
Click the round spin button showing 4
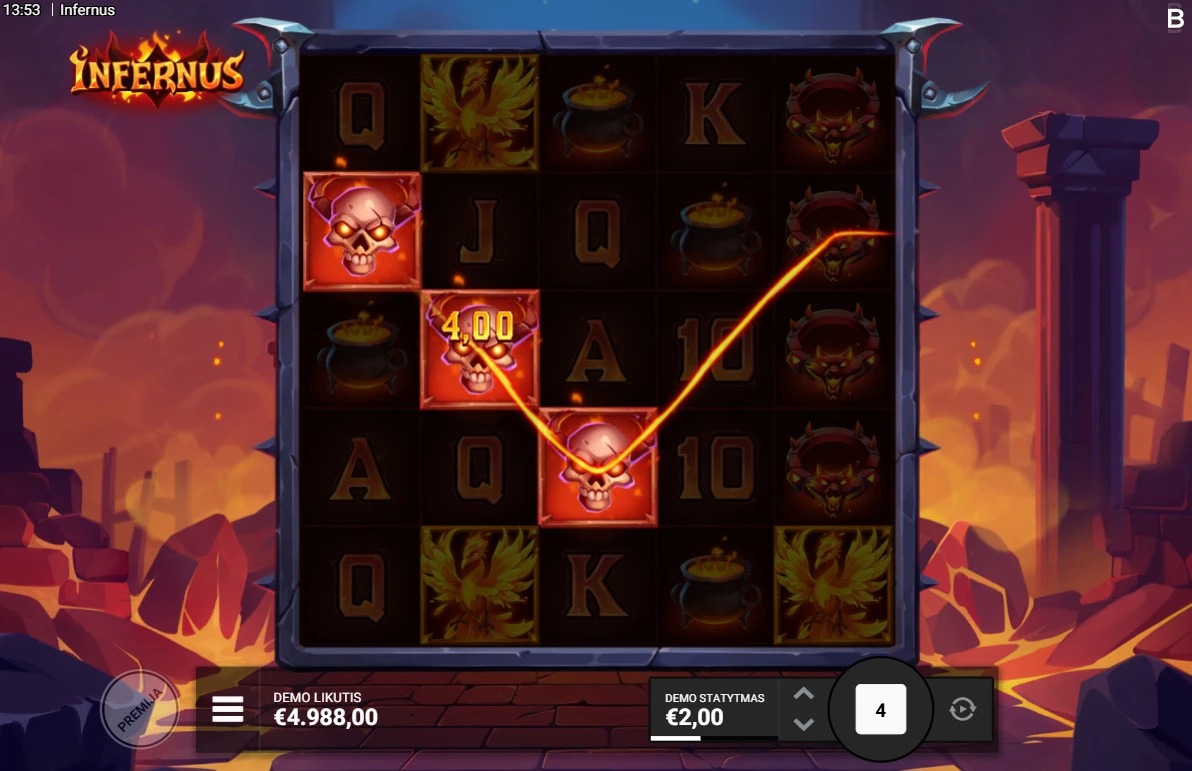(x=880, y=710)
